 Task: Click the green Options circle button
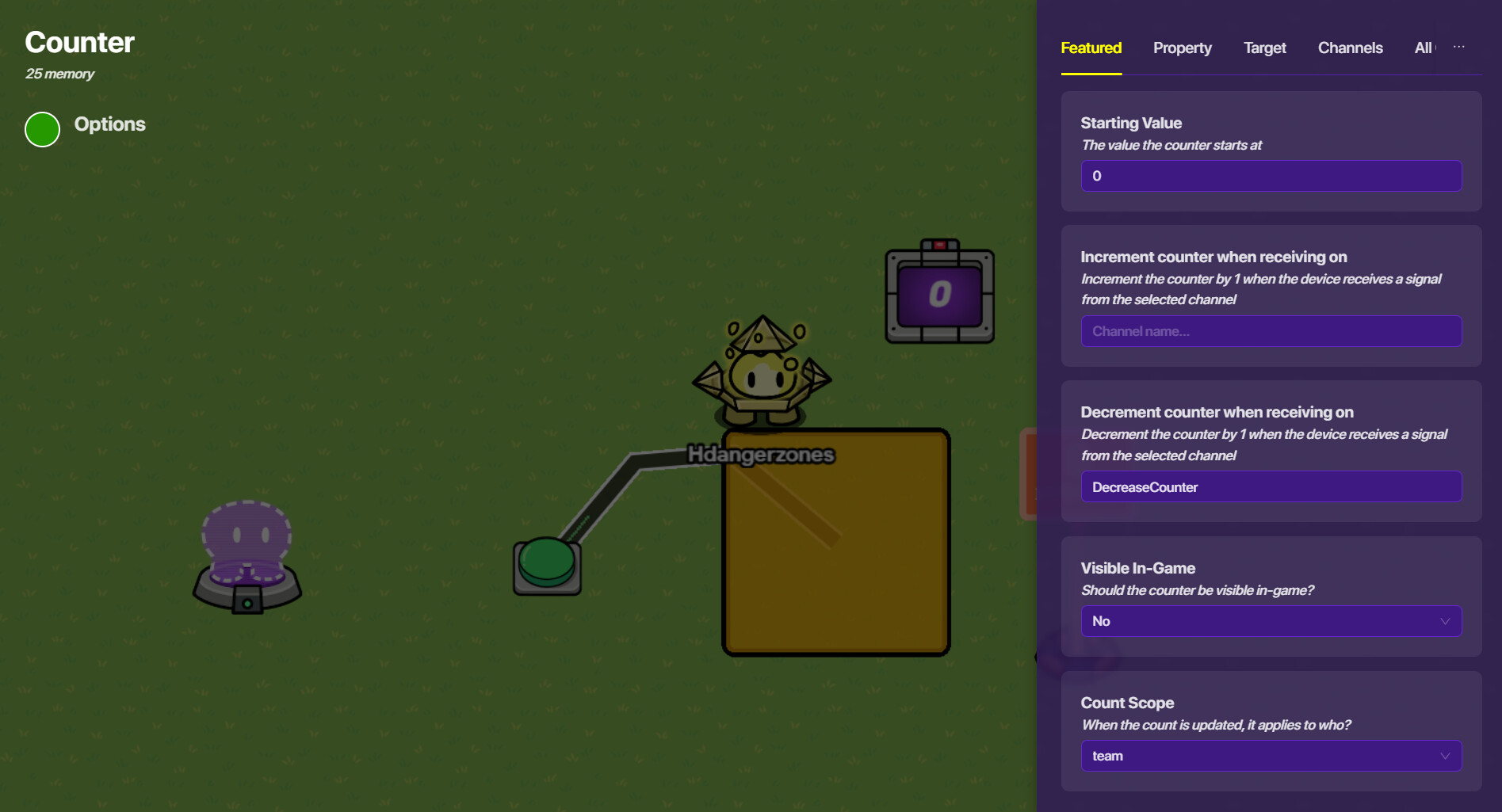(x=43, y=129)
